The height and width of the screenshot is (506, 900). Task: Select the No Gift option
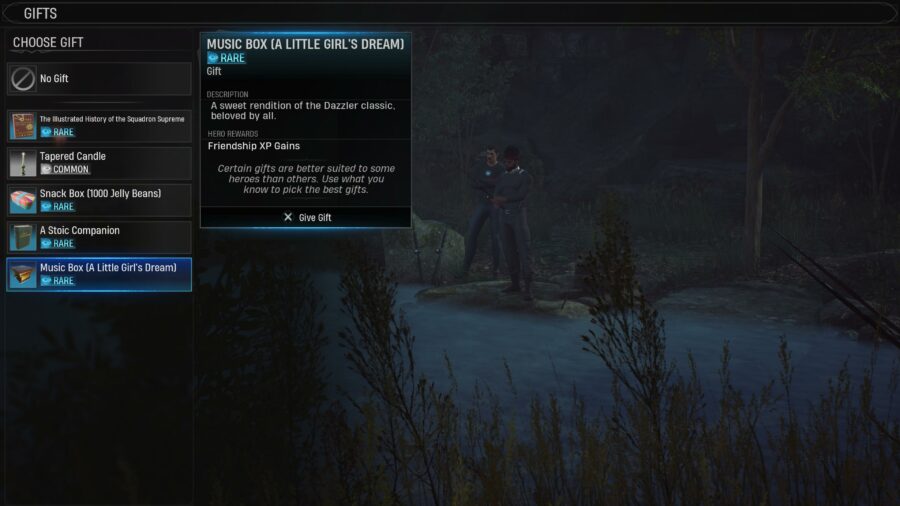coord(99,79)
